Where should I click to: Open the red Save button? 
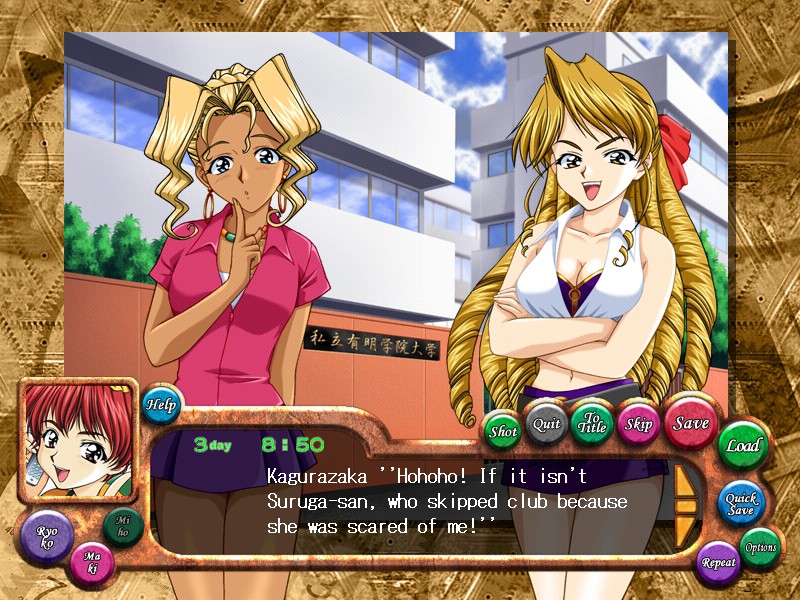pyautogui.click(x=690, y=422)
